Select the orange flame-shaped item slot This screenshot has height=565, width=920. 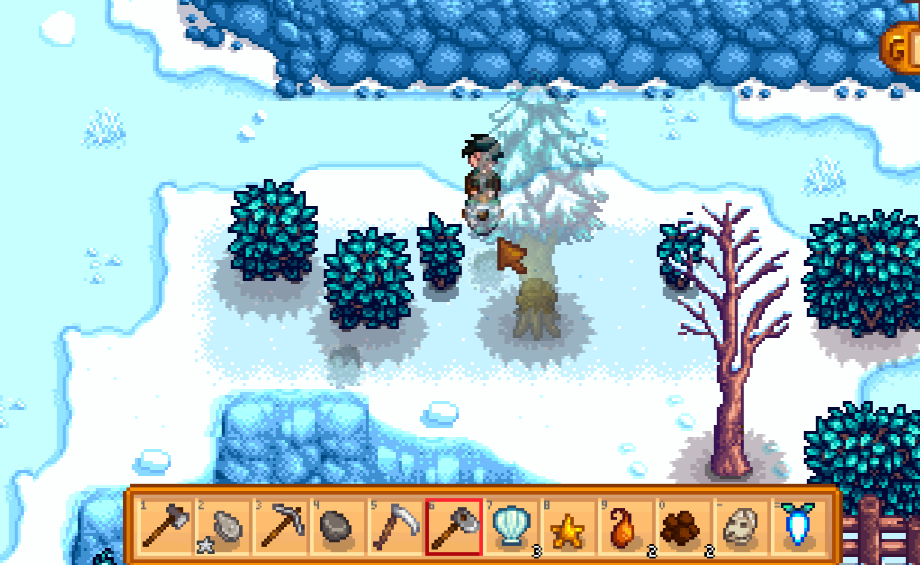625,525
